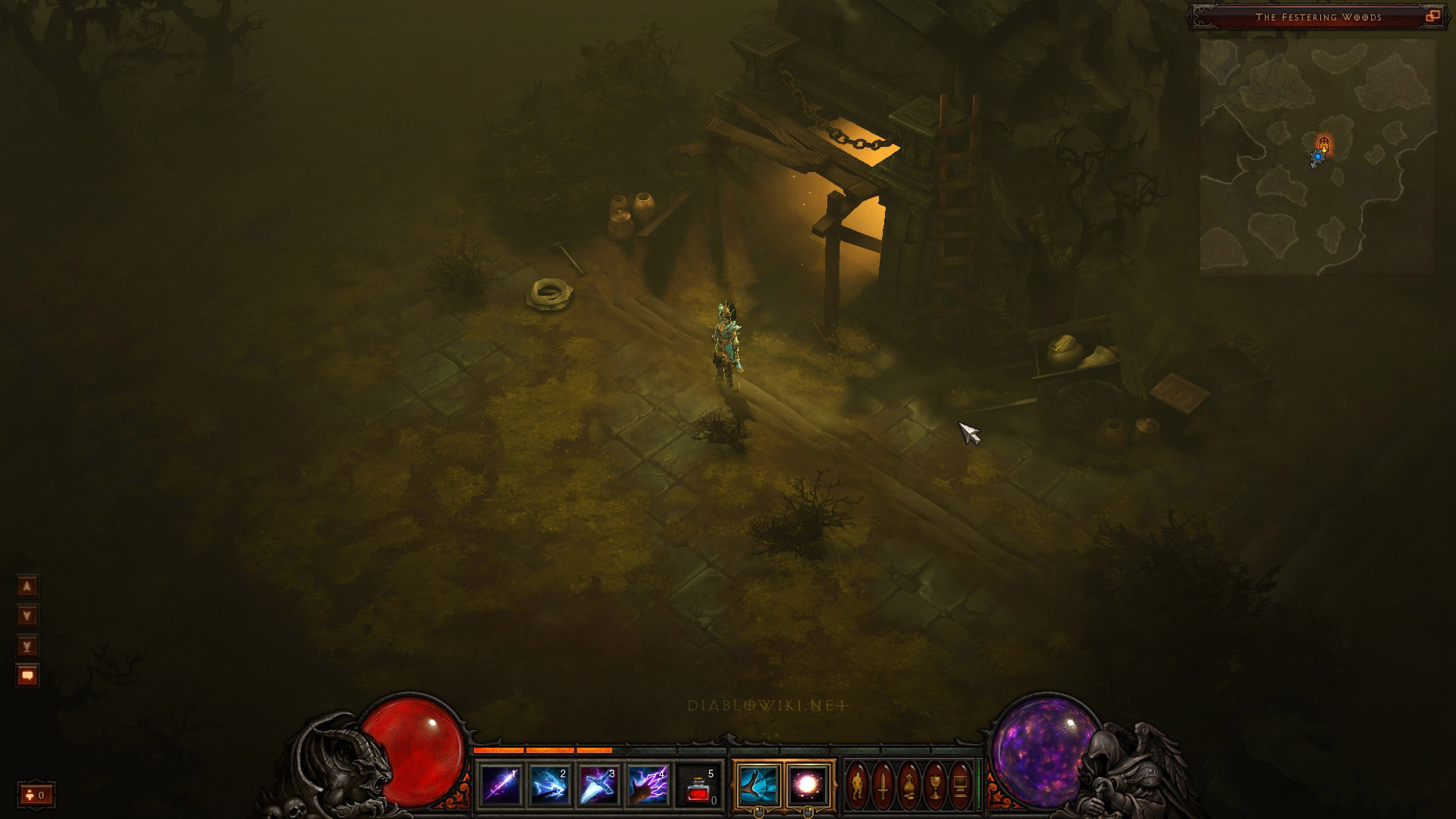Toggle the minimap size with the overlapping squares button
The width and height of the screenshot is (1456, 819).
(x=1432, y=17)
